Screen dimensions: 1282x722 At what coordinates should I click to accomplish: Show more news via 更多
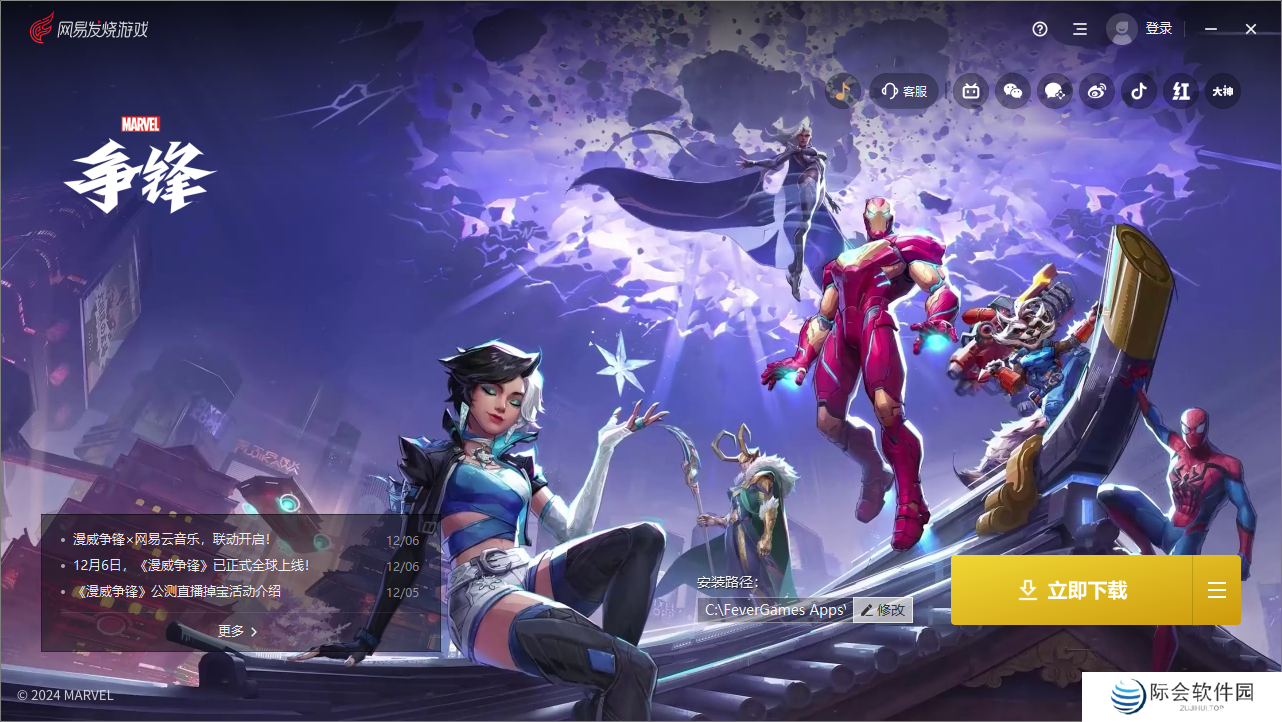tap(238, 631)
